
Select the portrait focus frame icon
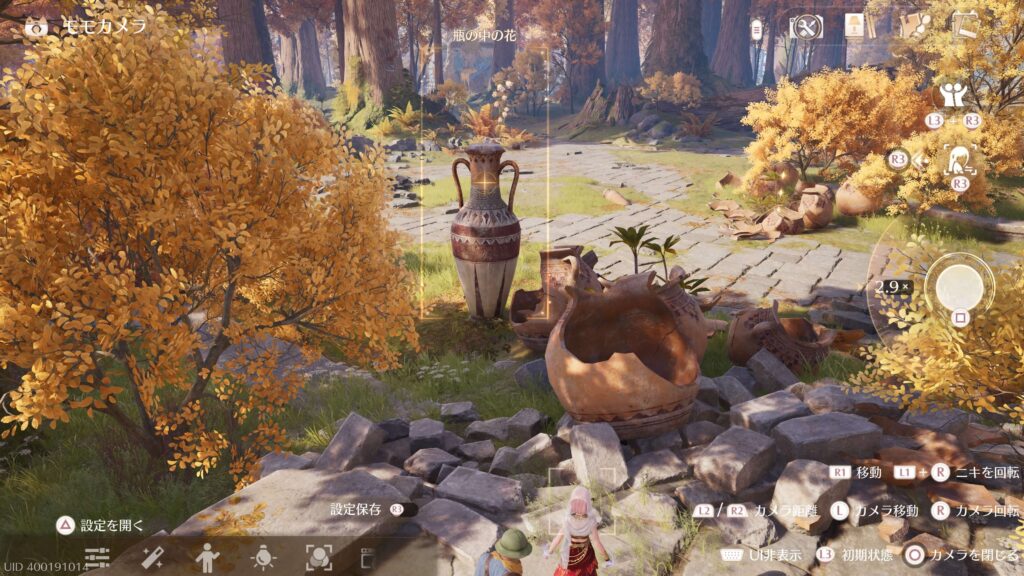(x=319, y=557)
